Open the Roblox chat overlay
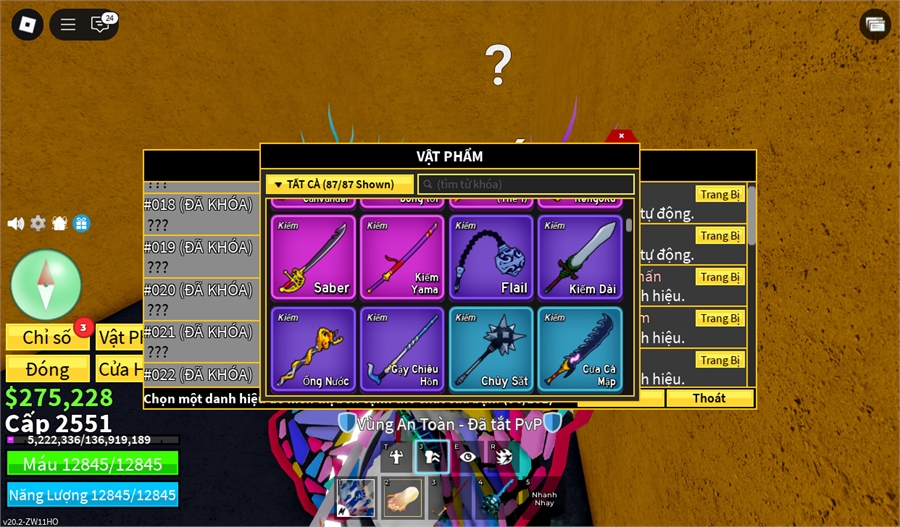The width and height of the screenshot is (900, 527). [x=101, y=24]
